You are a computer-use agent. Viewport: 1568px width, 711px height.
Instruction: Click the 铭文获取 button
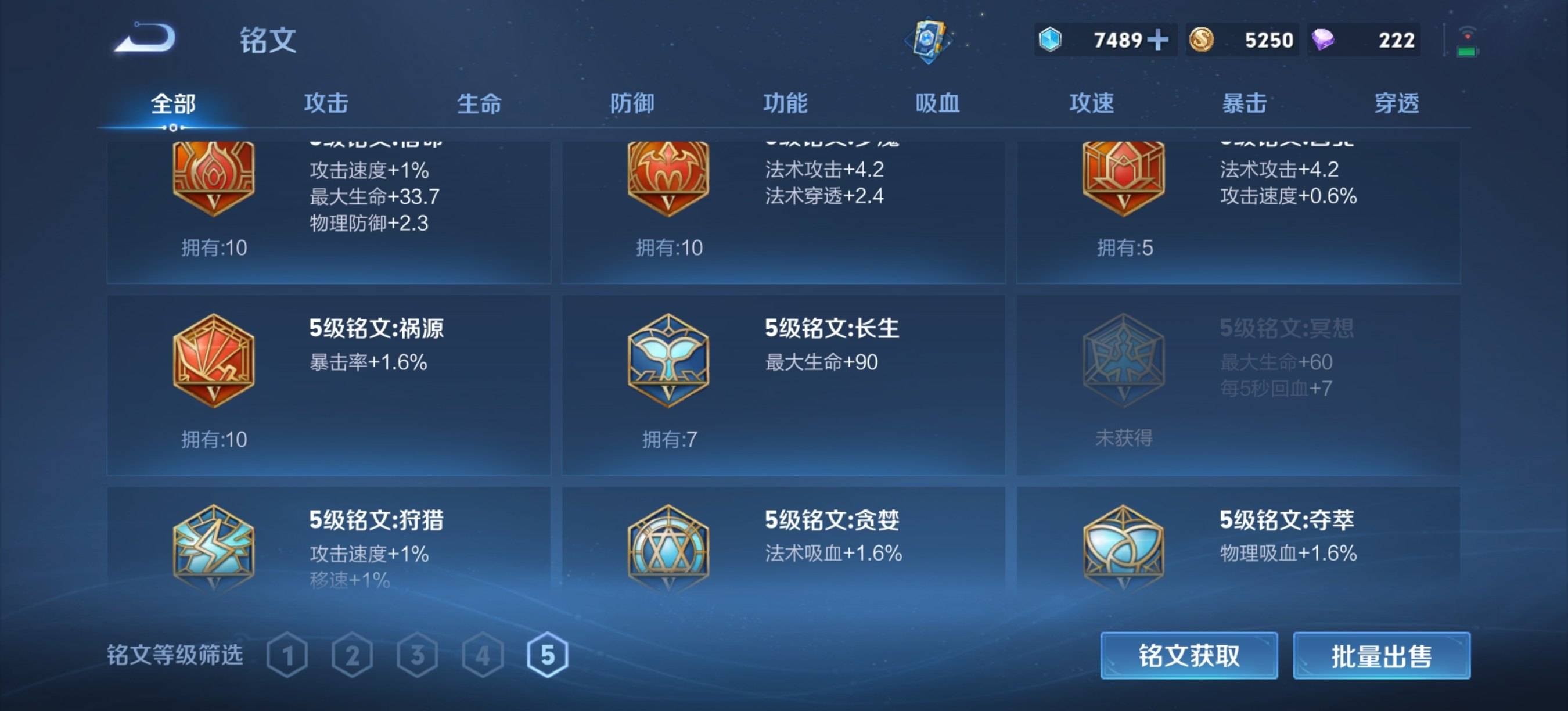1189,656
